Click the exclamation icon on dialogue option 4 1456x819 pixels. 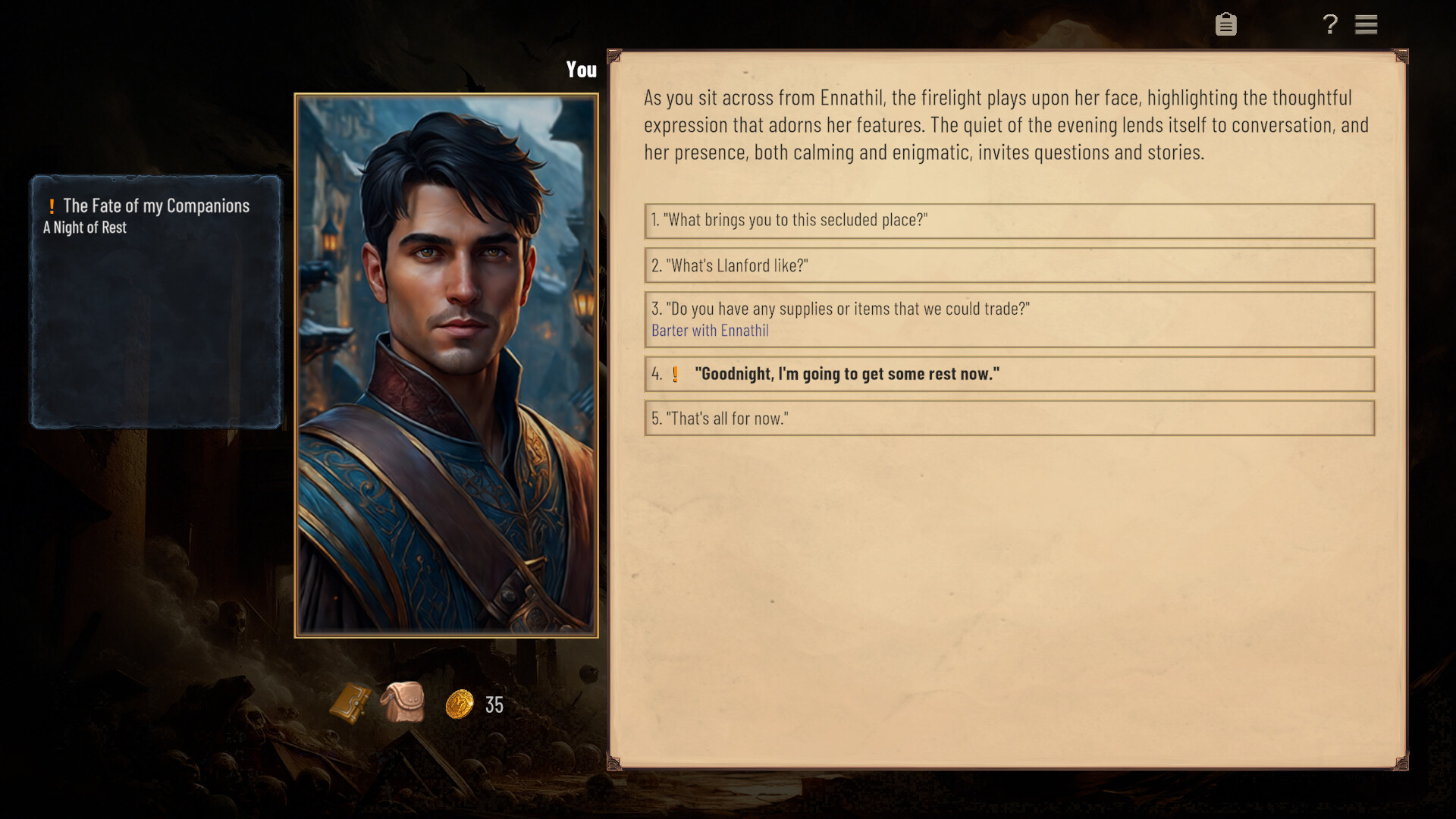click(675, 373)
